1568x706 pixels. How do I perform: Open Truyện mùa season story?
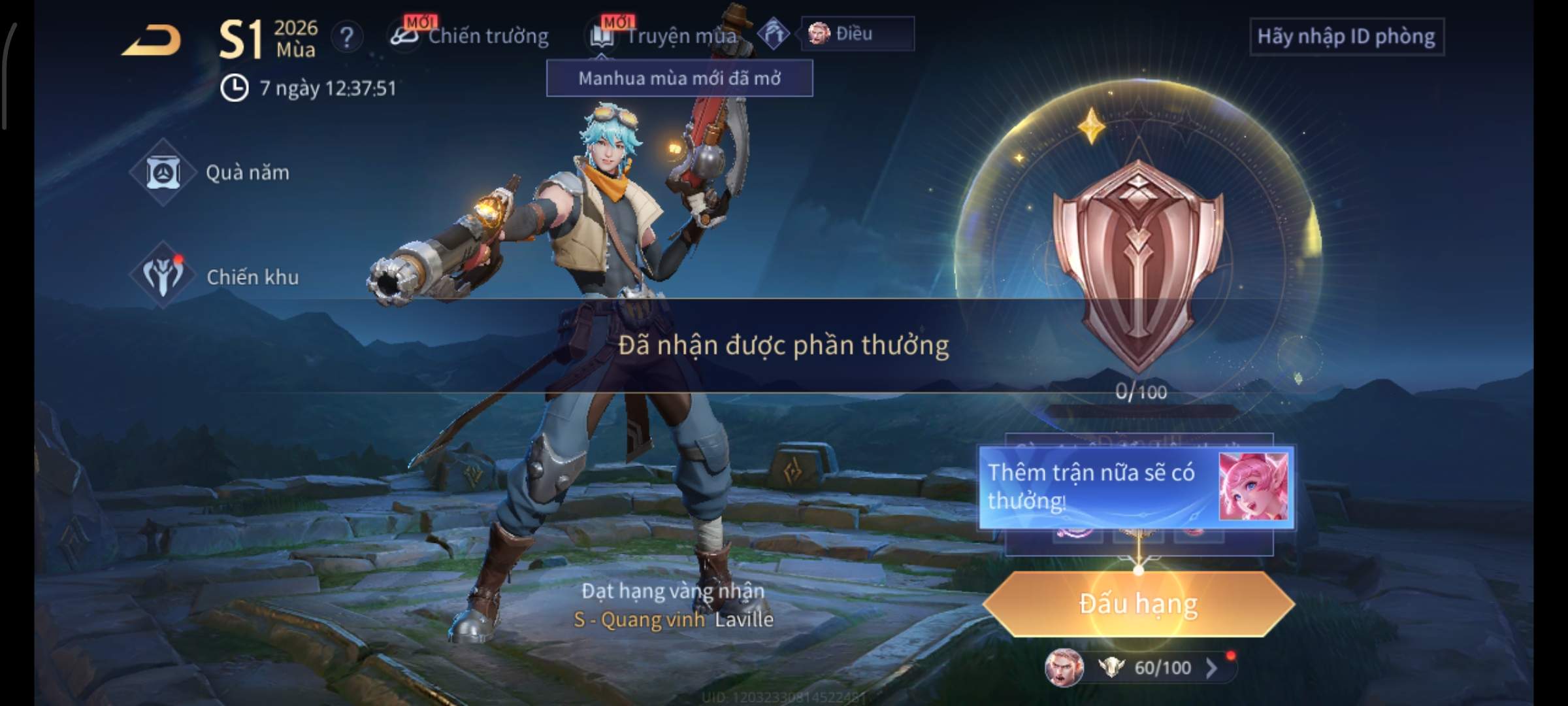[666, 36]
